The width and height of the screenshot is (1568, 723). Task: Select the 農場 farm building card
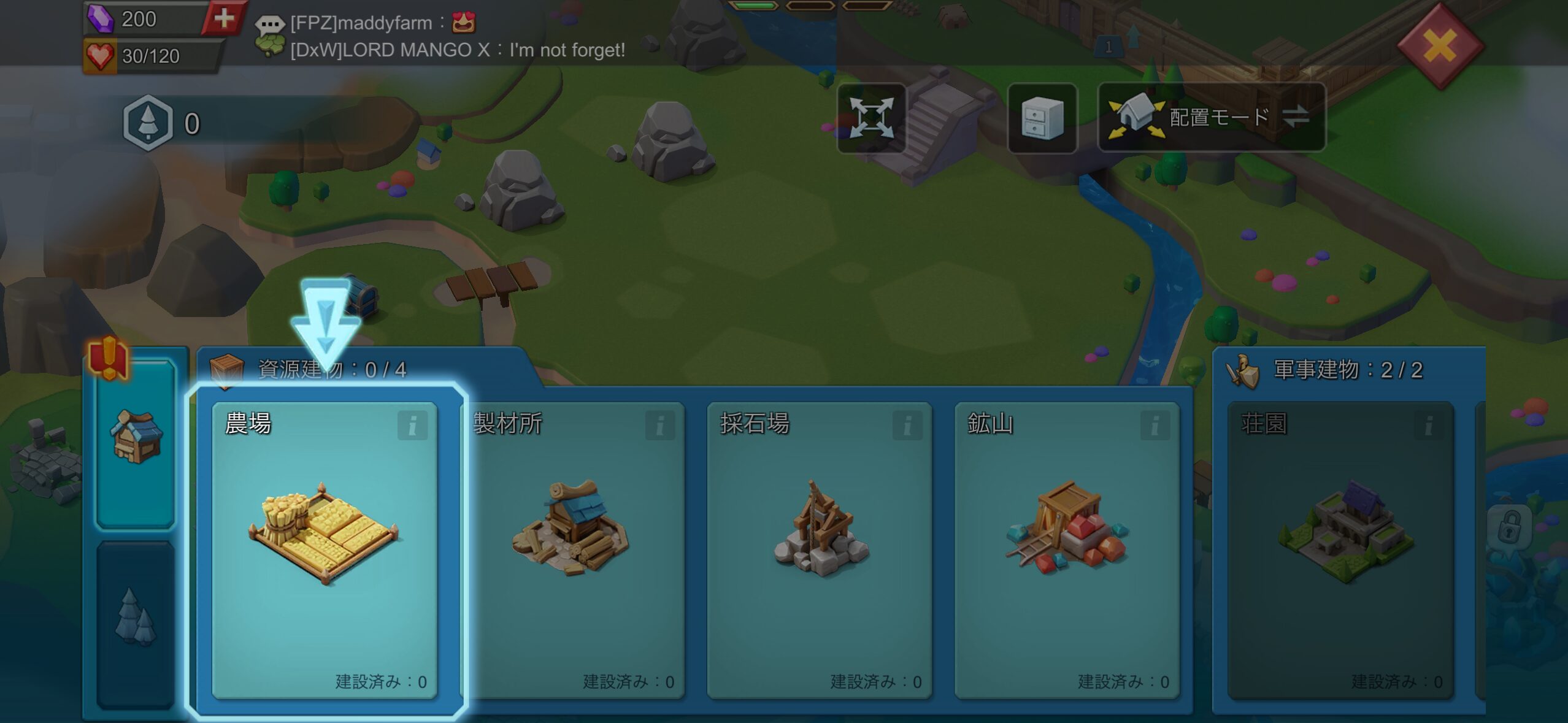pos(325,549)
